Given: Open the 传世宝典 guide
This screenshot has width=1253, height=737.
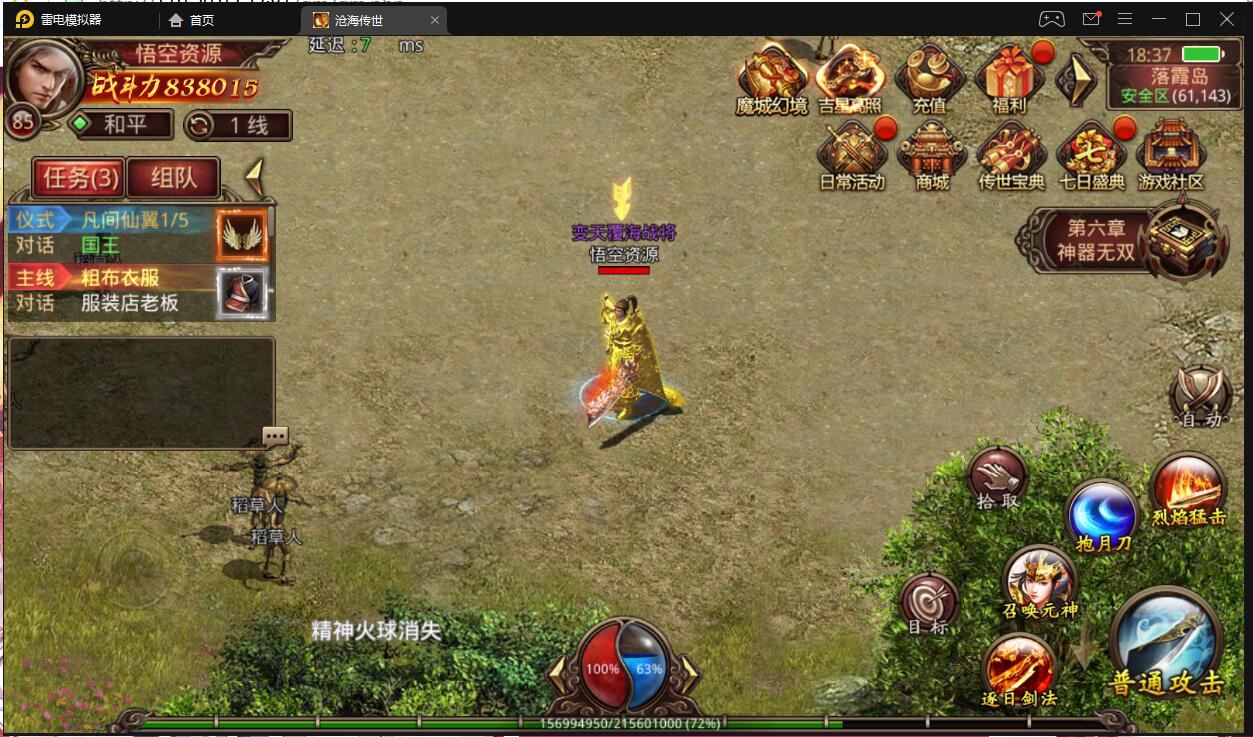Looking at the screenshot, I should click(x=1011, y=155).
